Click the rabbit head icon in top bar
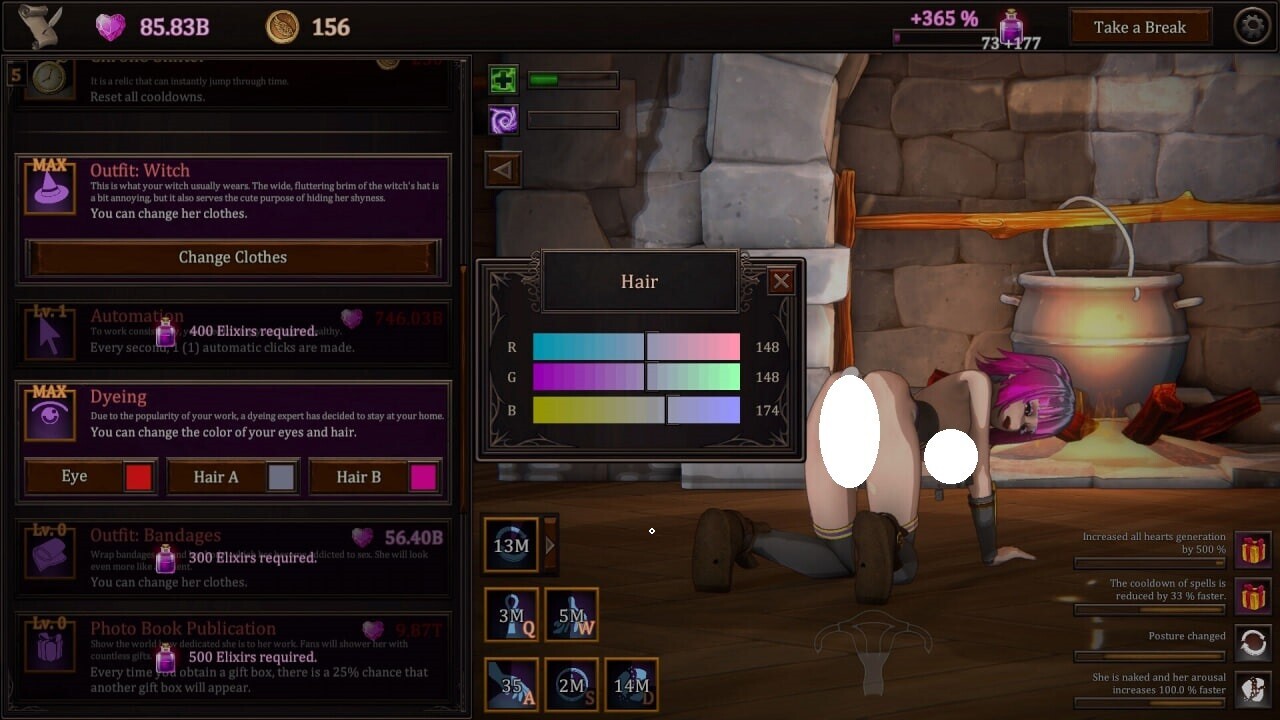Image resolution: width=1280 pixels, height=720 pixels. pos(36,24)
